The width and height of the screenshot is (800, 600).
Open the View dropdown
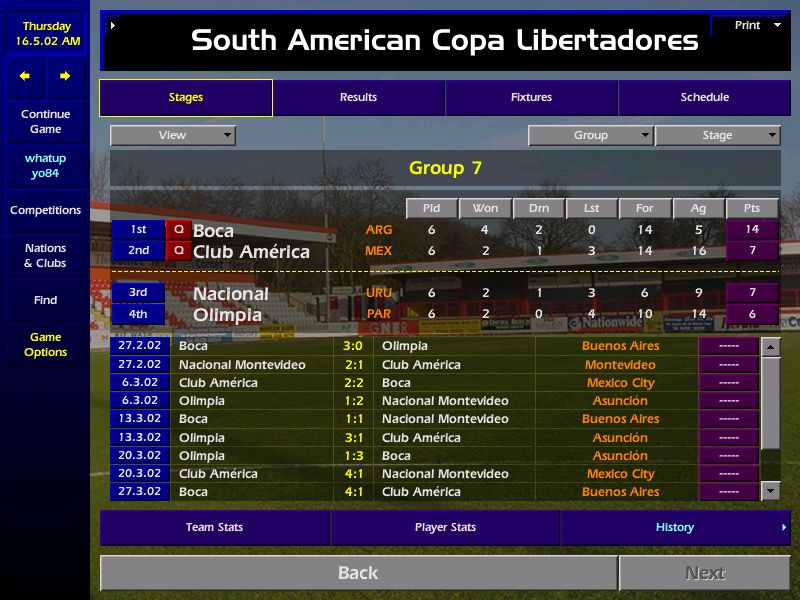click(x=173, y=135)
